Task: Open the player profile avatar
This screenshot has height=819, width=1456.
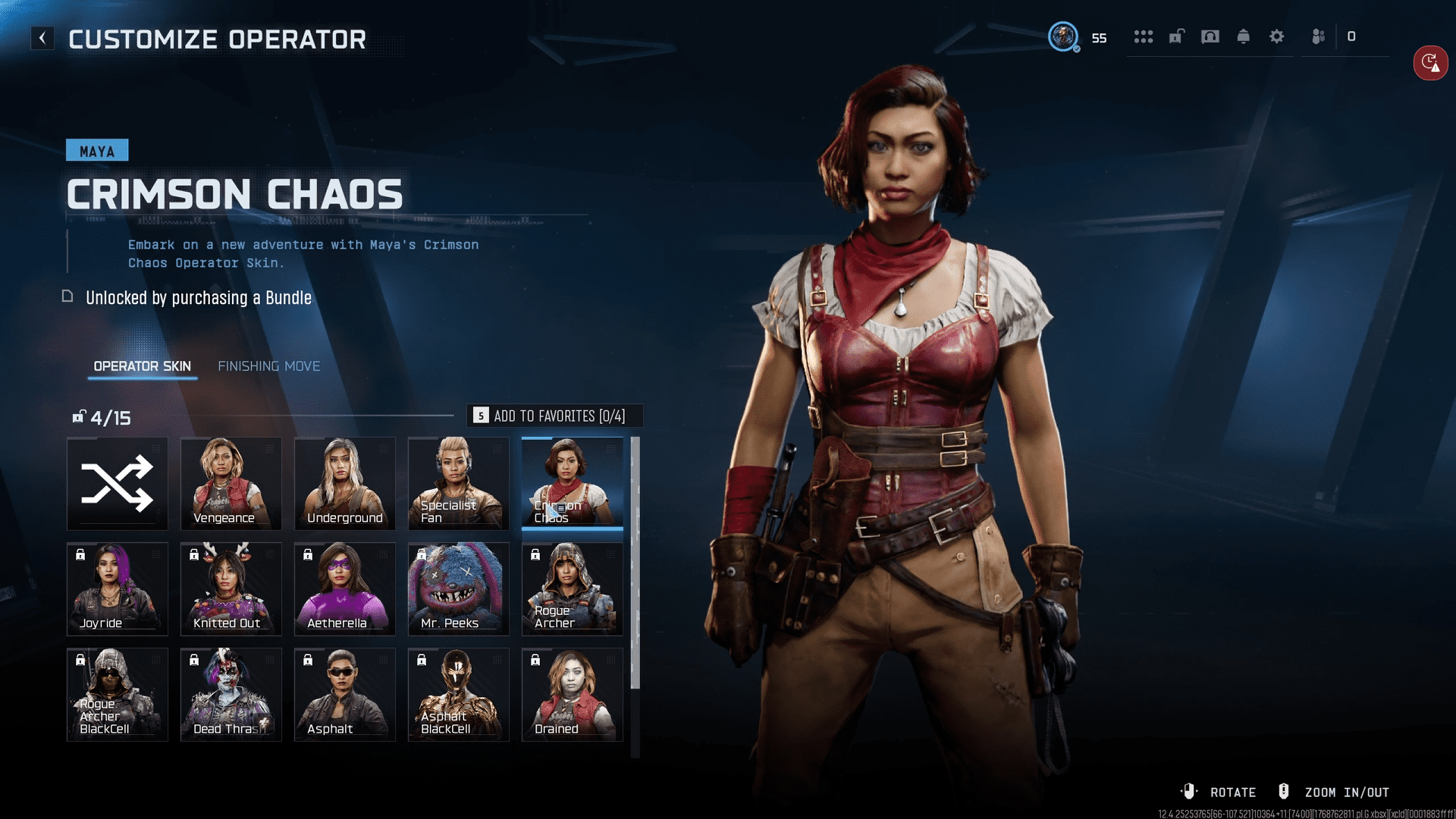Action: click(1063, 36)
